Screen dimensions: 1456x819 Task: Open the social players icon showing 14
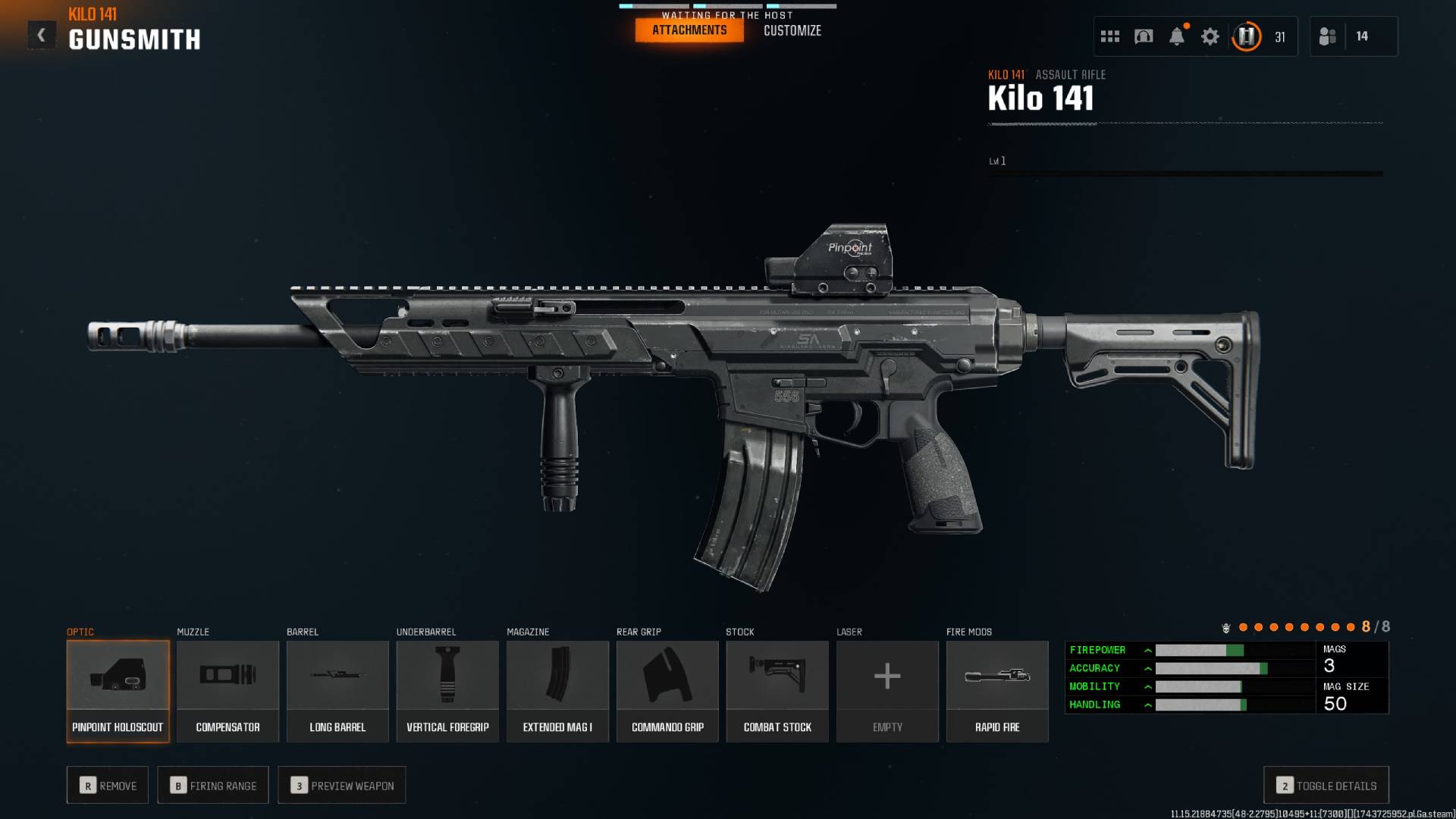pos(1328,36)
